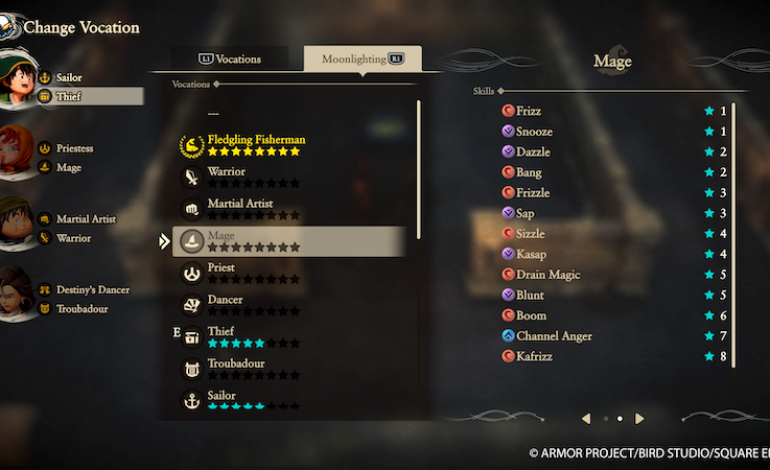Click the Frizz skill row
Image resolution: width=770 pixels, height=470 pixels.
coord(528,111)
